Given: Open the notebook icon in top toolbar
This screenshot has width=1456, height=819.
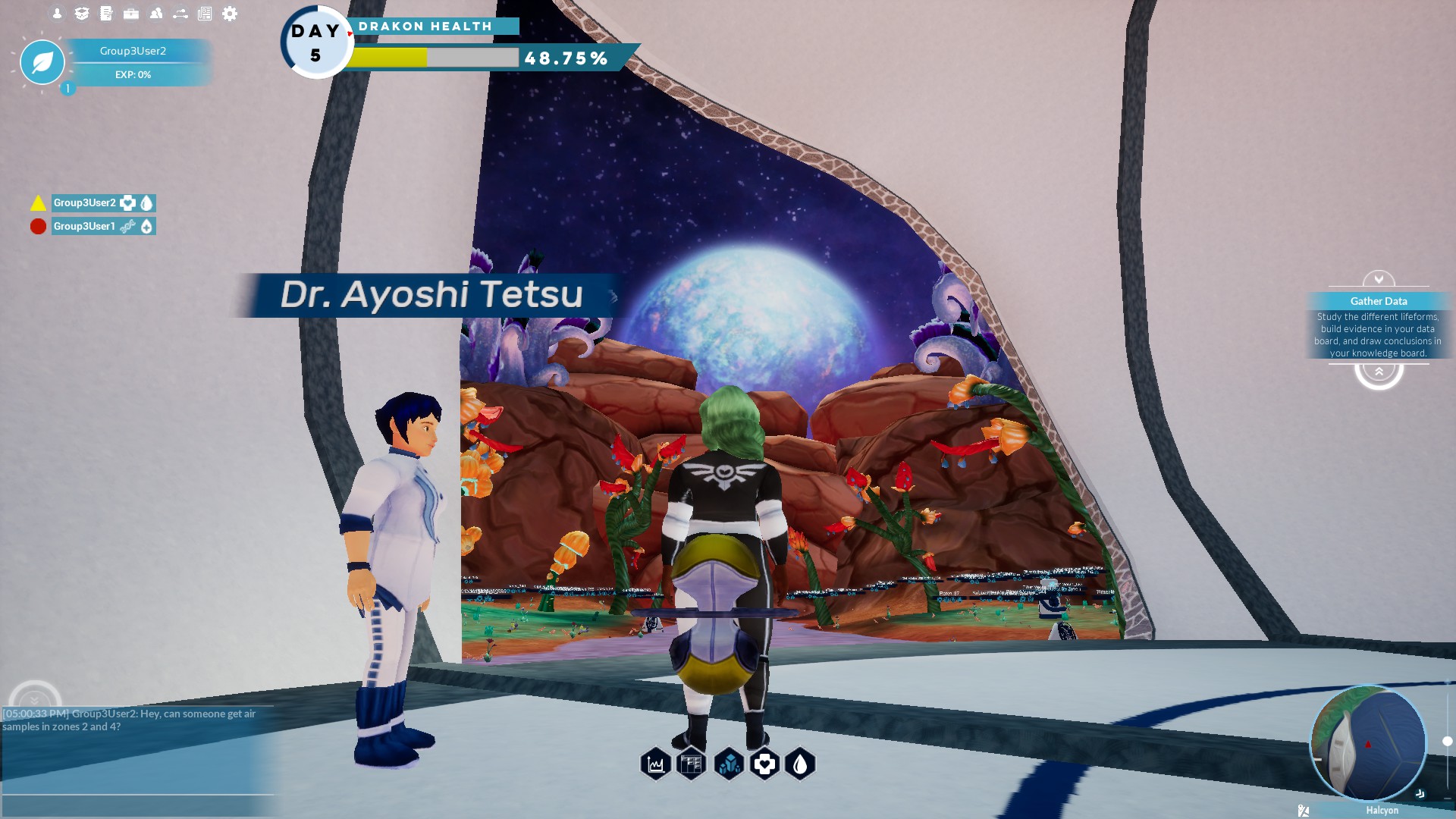Looking at the screenshot, I should (106, 14).
